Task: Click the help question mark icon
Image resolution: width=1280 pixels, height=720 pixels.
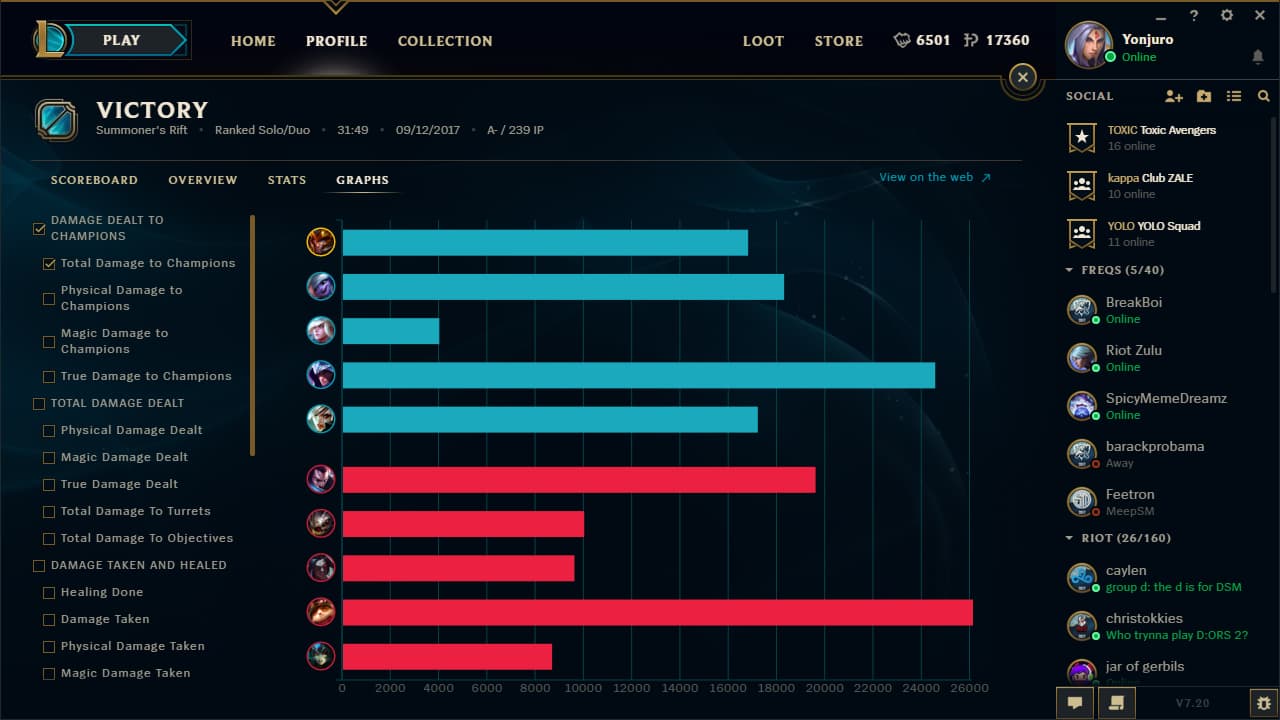Action: [1194, 16]
